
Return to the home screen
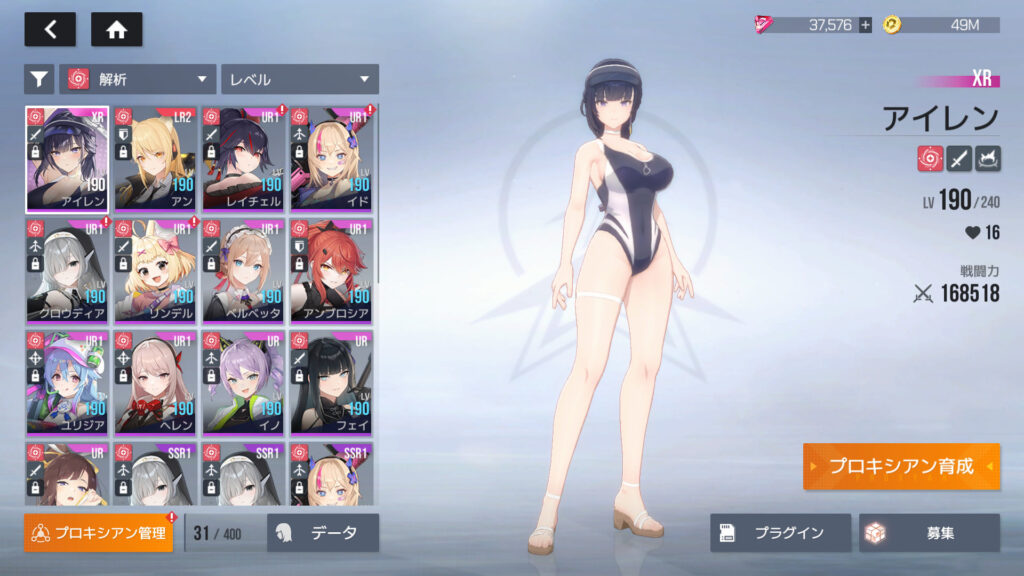point(116,29)
